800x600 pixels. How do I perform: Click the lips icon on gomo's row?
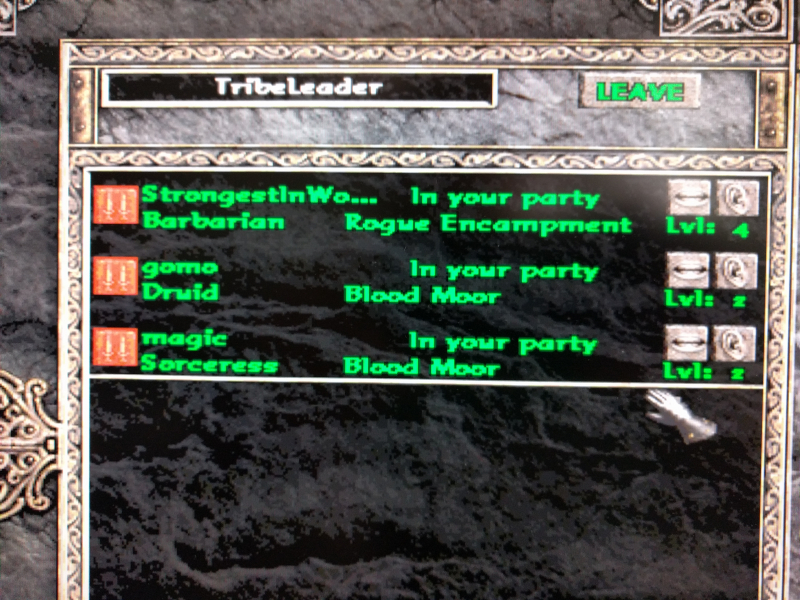[x=688, y=270]
